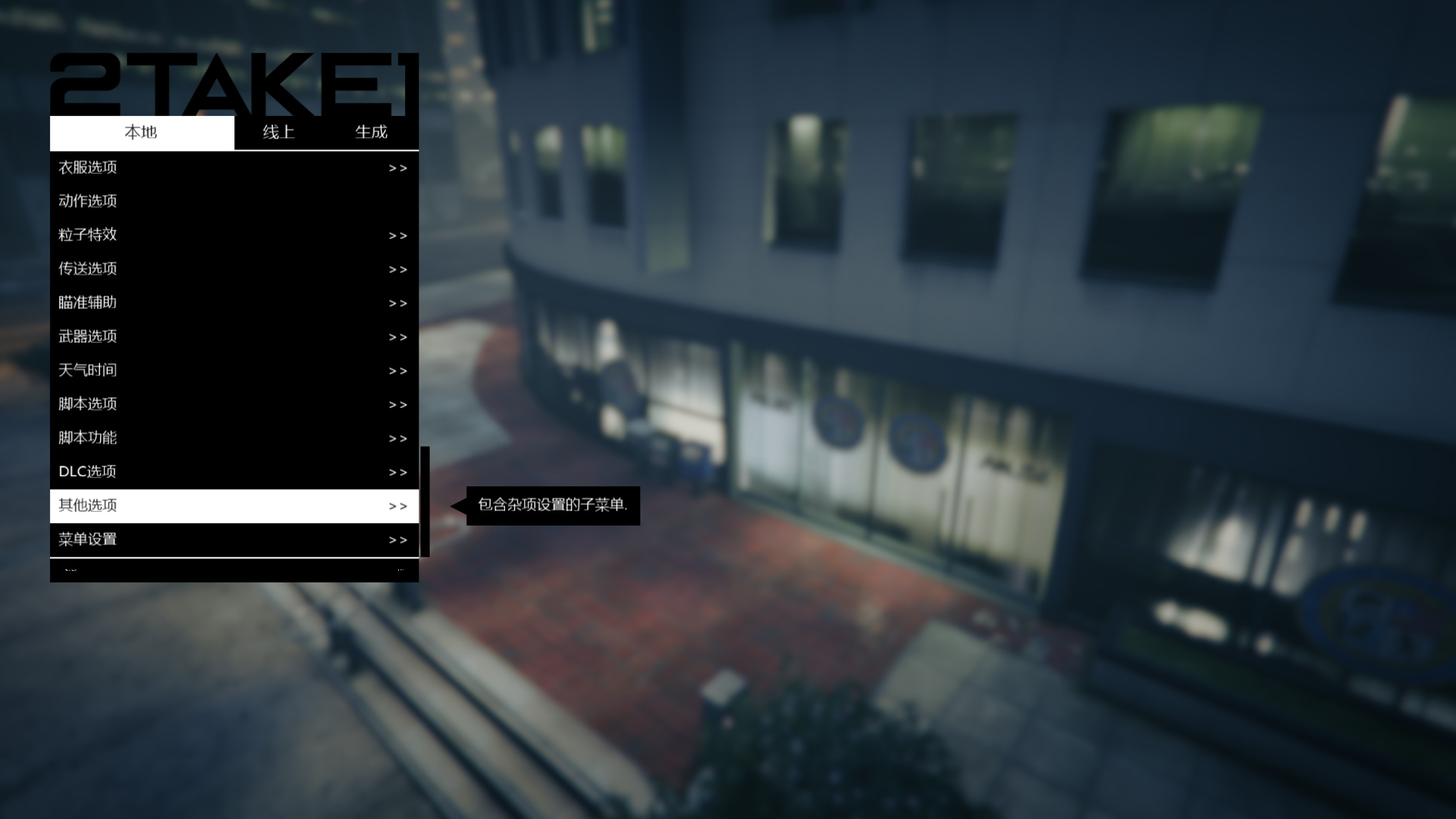Image resolution: width=1456 pixels, height=819 pixels.
Task: Click the 包含杂项设置的子菜单 tooltip
Action: [554, 504]
